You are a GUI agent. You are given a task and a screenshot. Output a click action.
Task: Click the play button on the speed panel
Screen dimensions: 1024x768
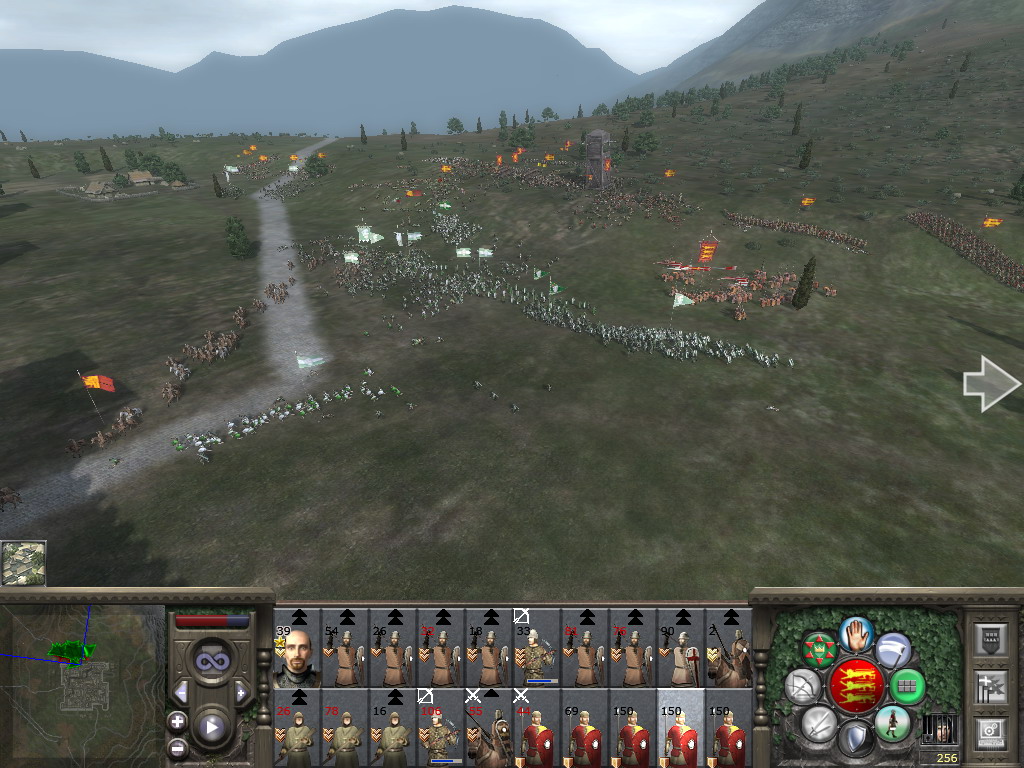point(211,727)
